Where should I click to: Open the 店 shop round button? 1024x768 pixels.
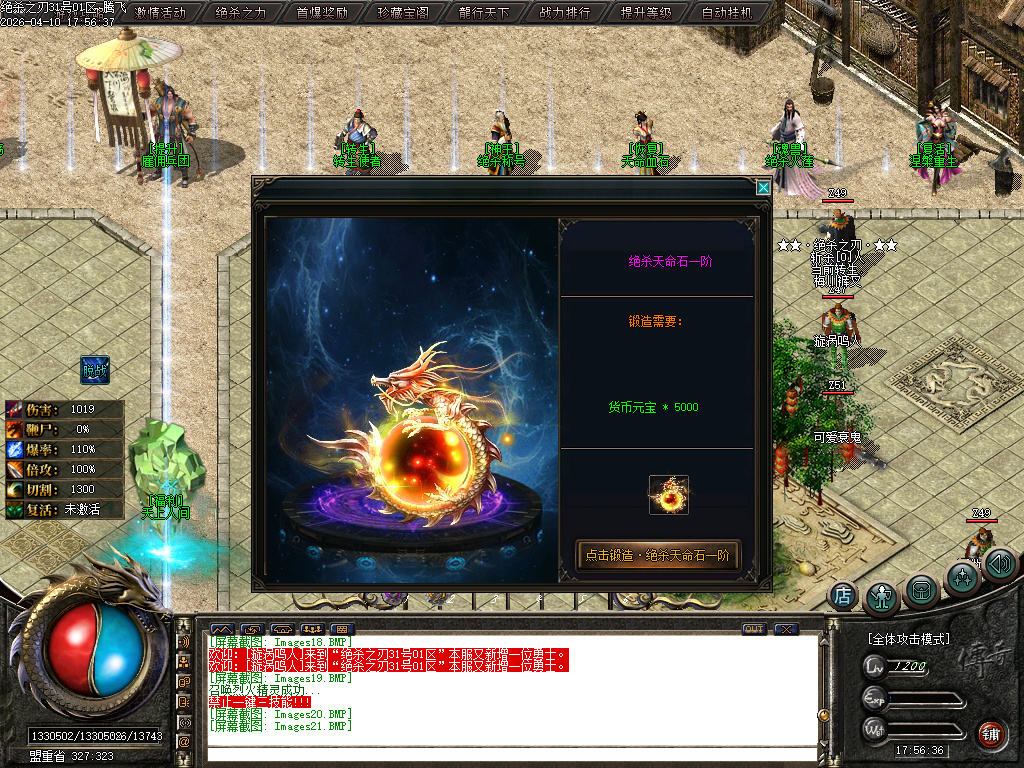coord(843,596)
